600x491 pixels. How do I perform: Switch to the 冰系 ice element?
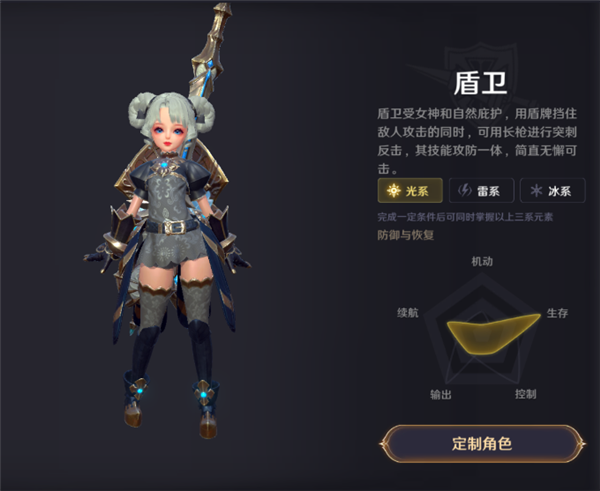pyautogui.click(x=552, y=191)
